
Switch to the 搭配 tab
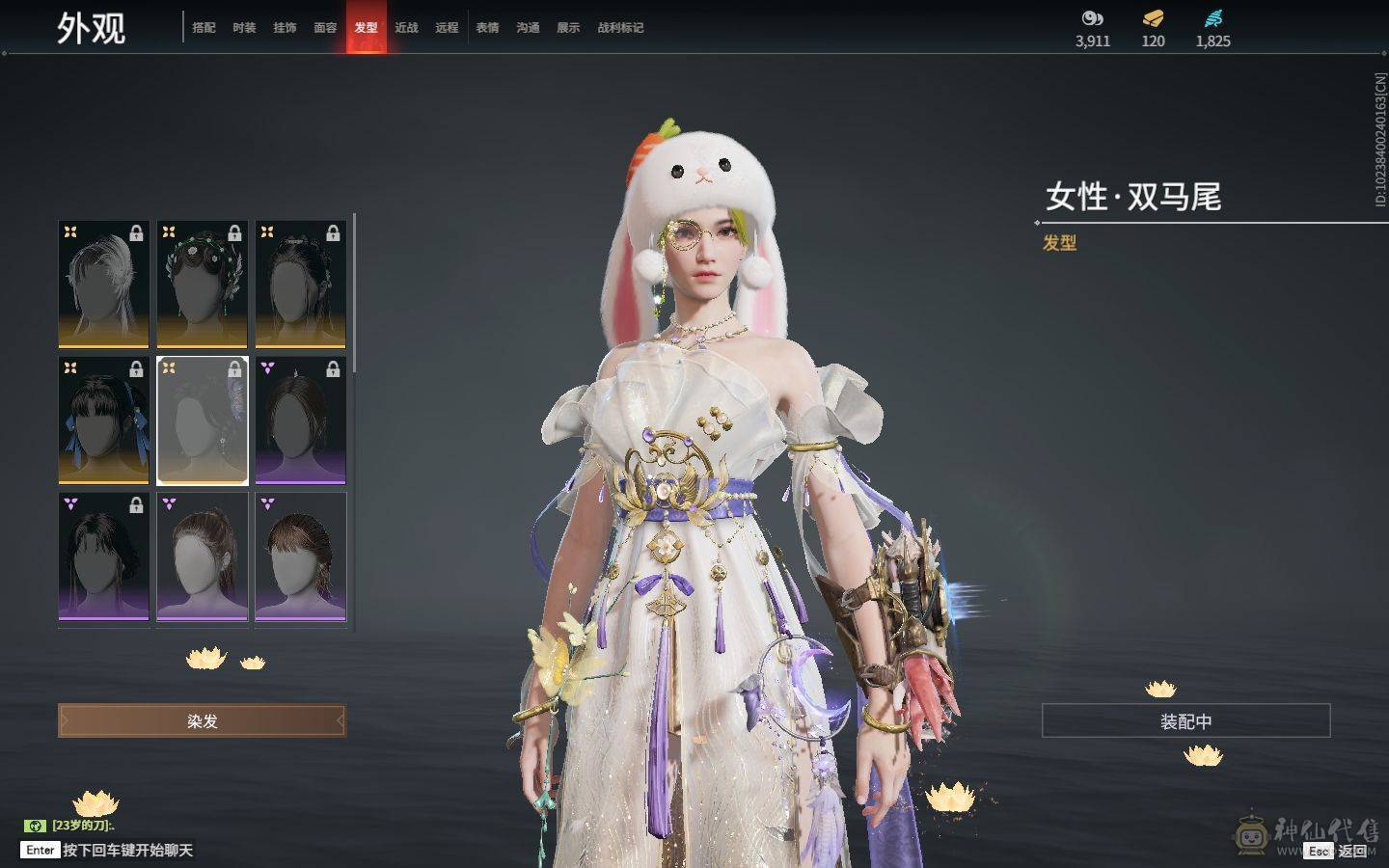point(204,28)
